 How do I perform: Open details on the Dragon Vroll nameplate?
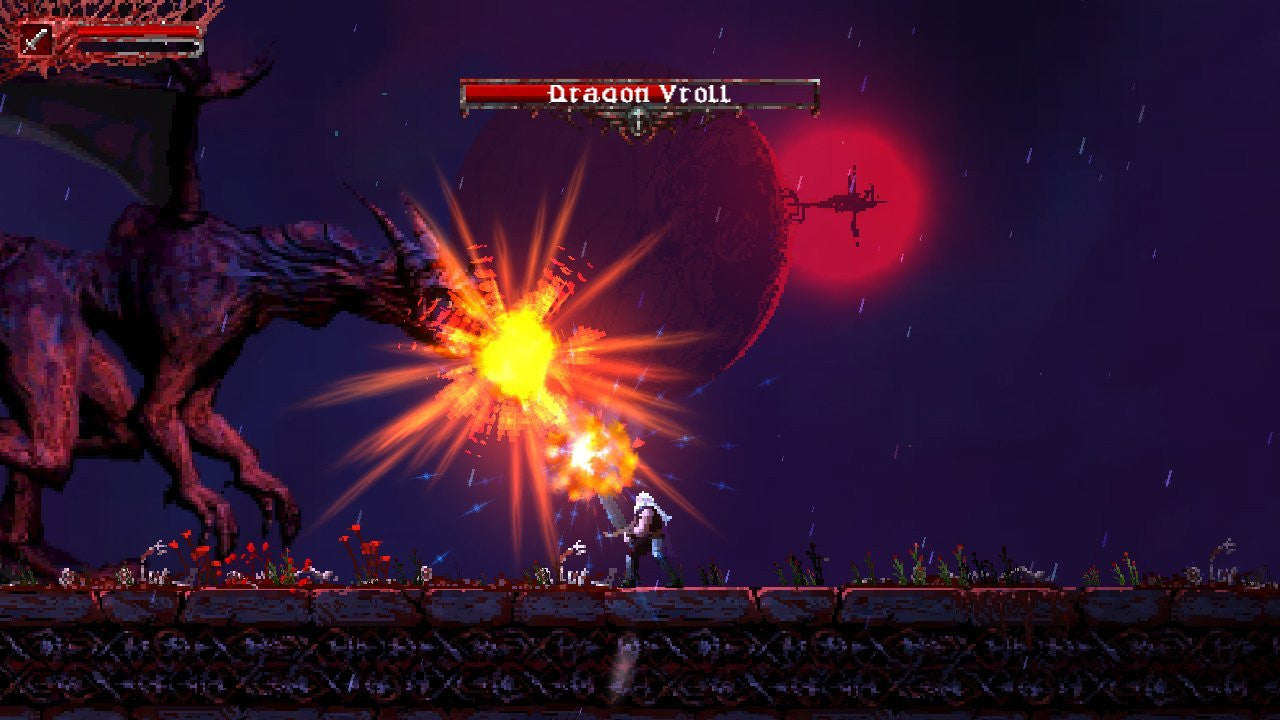click(x=640, y=92)
